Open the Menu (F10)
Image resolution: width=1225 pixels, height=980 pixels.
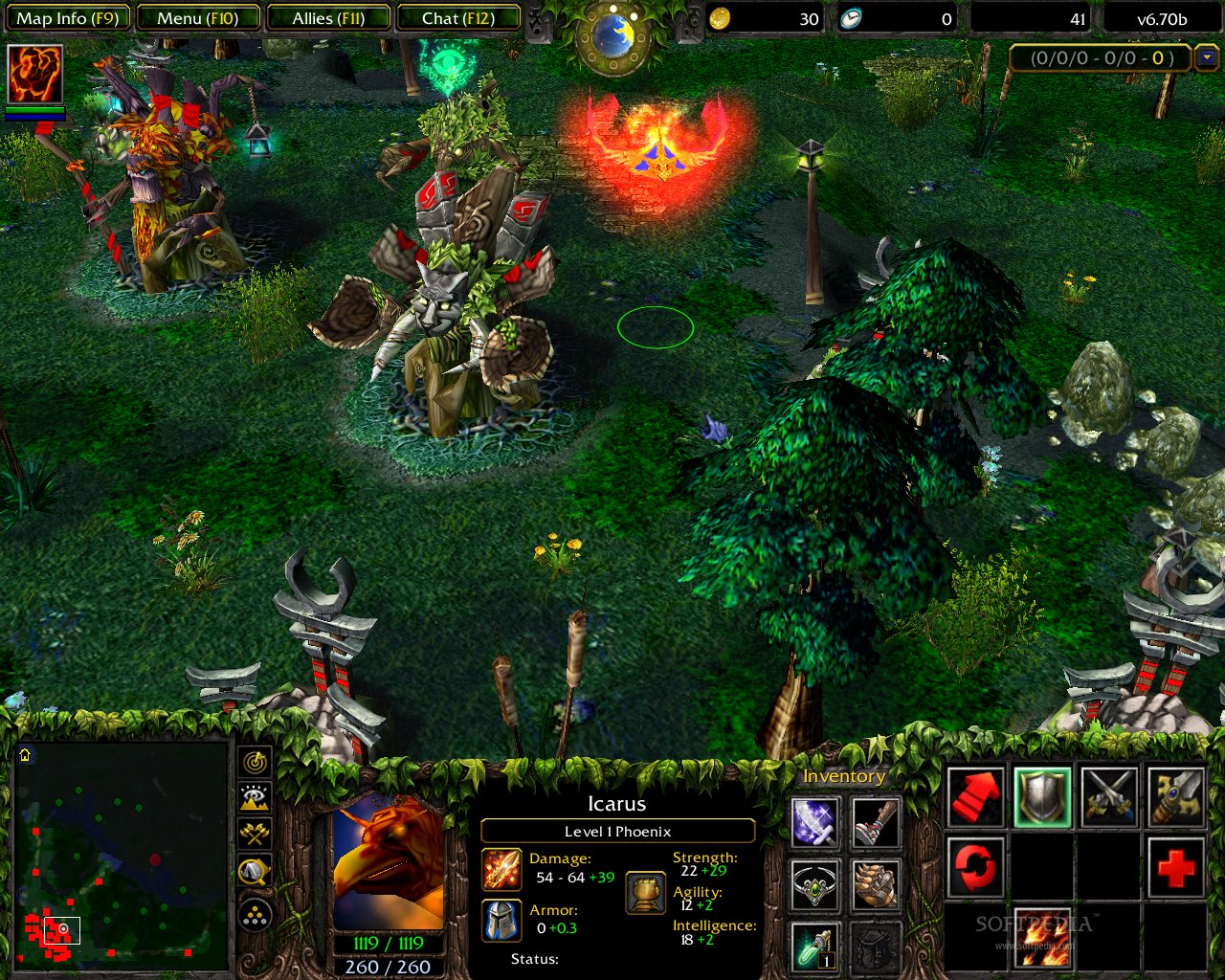click(196, 17)
